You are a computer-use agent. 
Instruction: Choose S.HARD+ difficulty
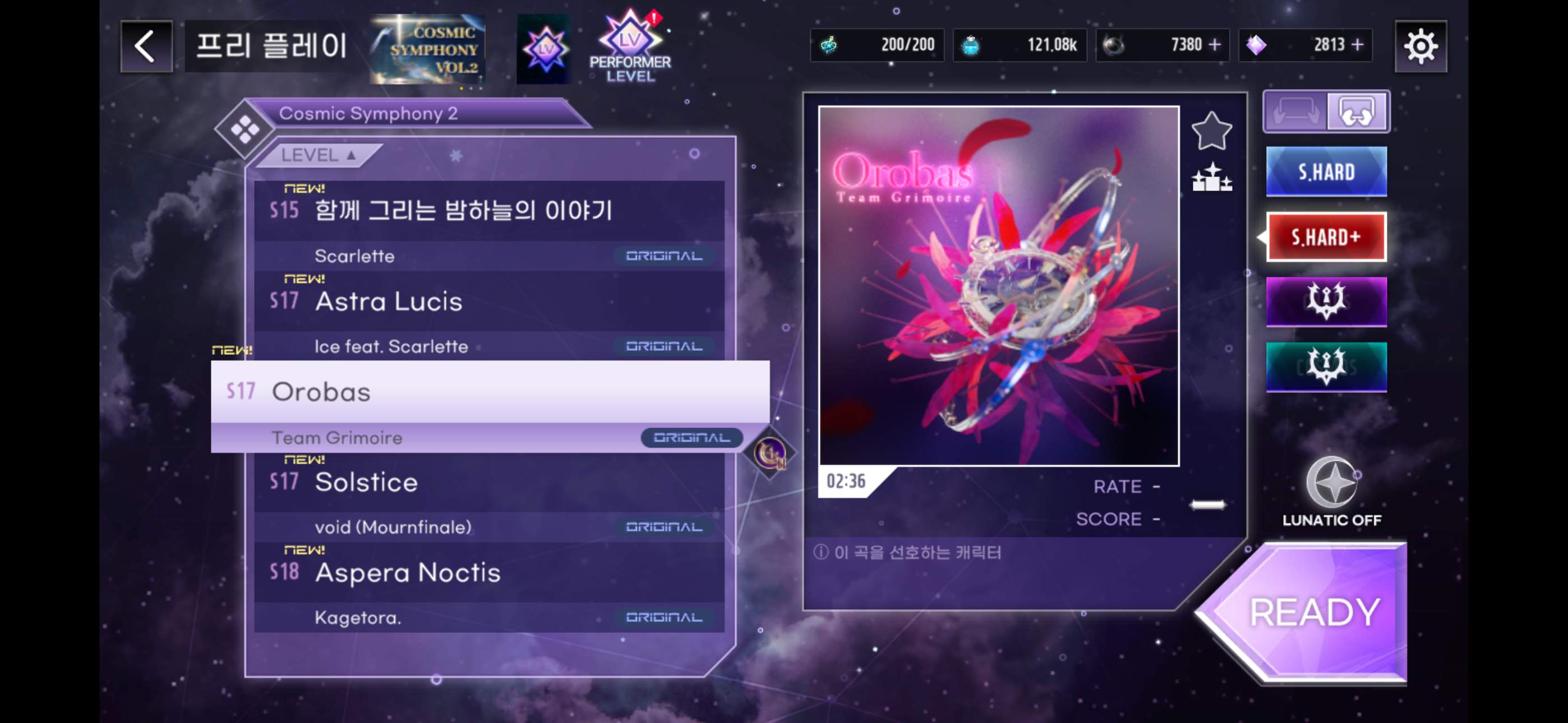point(1326,237)
